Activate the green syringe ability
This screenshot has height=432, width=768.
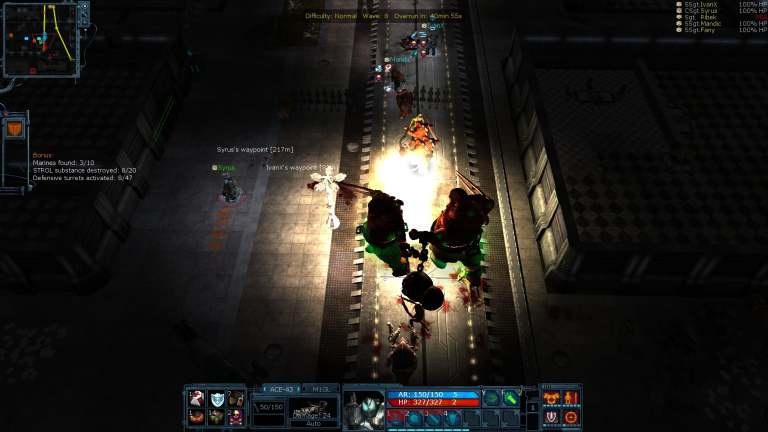click(510, 398)
